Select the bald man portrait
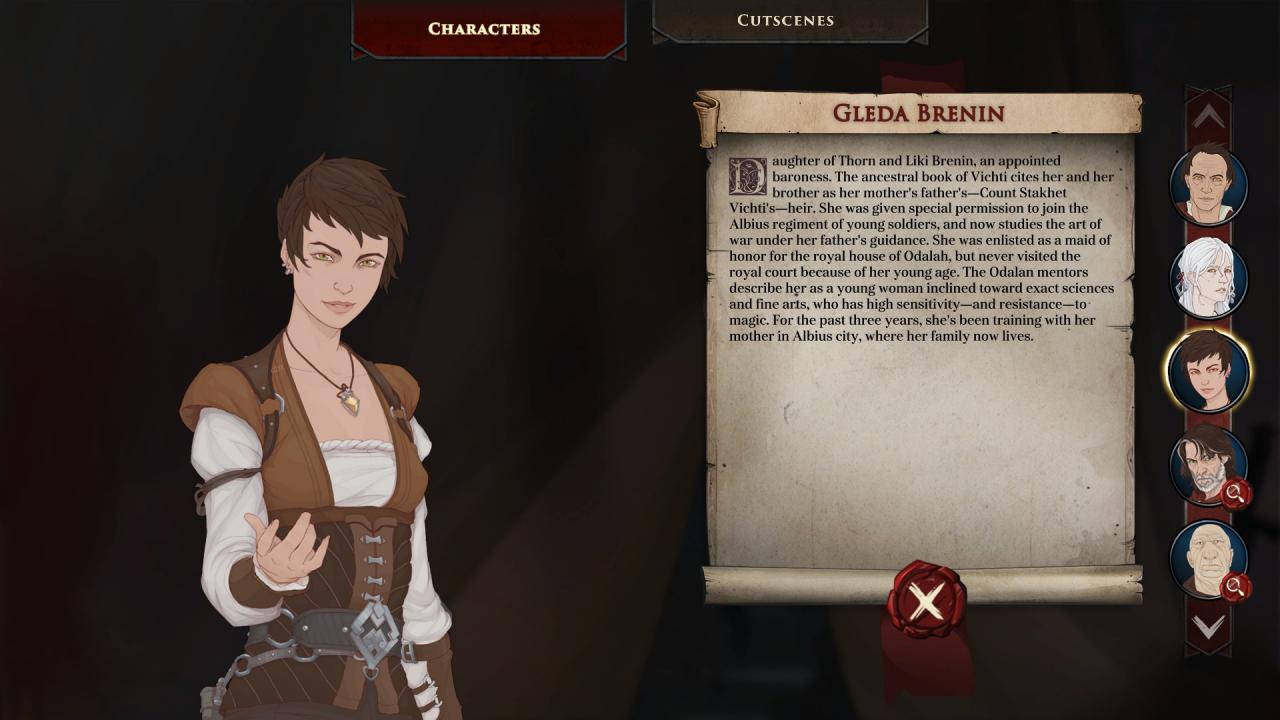 point(1207,558)
